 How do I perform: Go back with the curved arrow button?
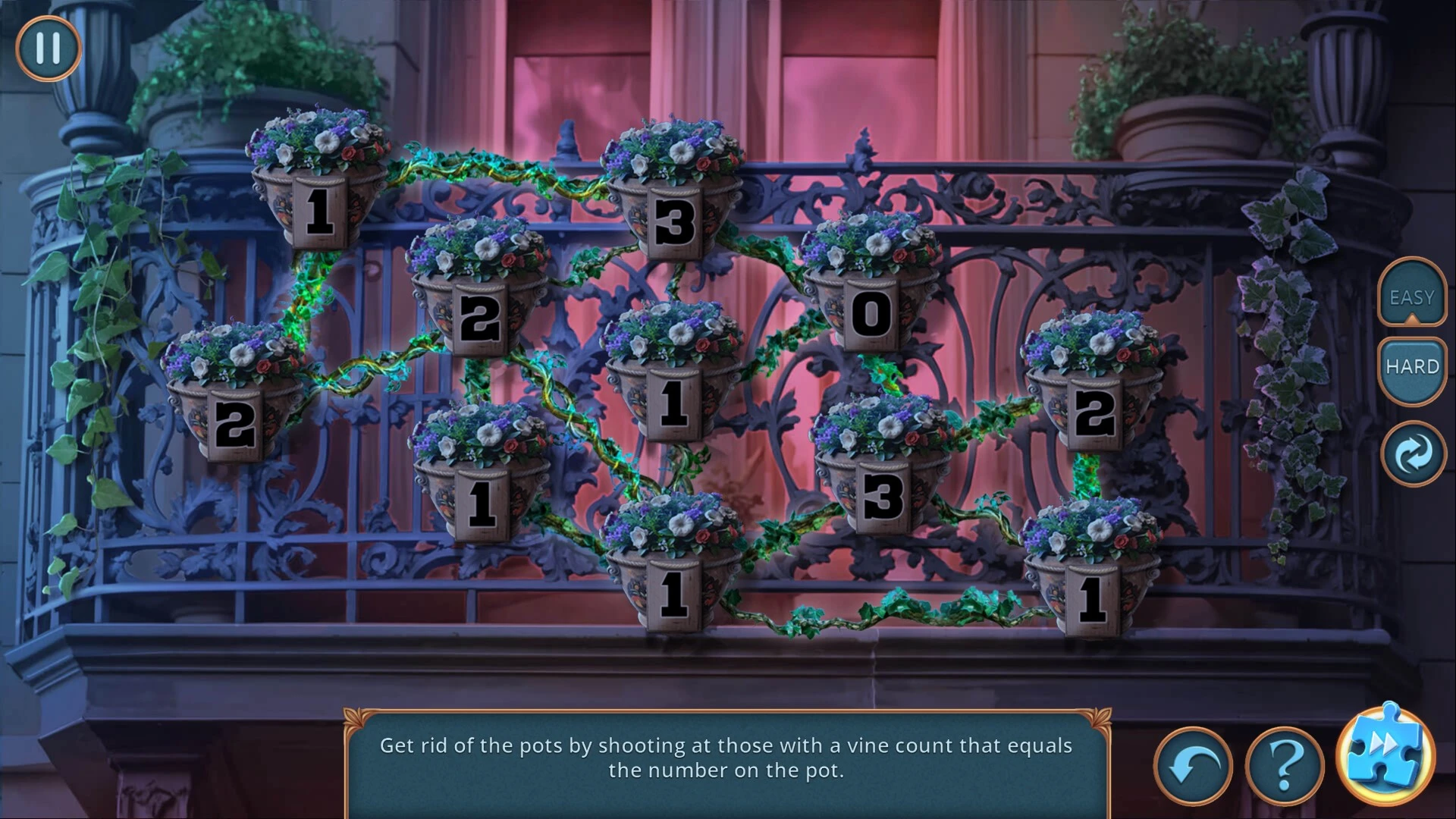point(1193,767)
